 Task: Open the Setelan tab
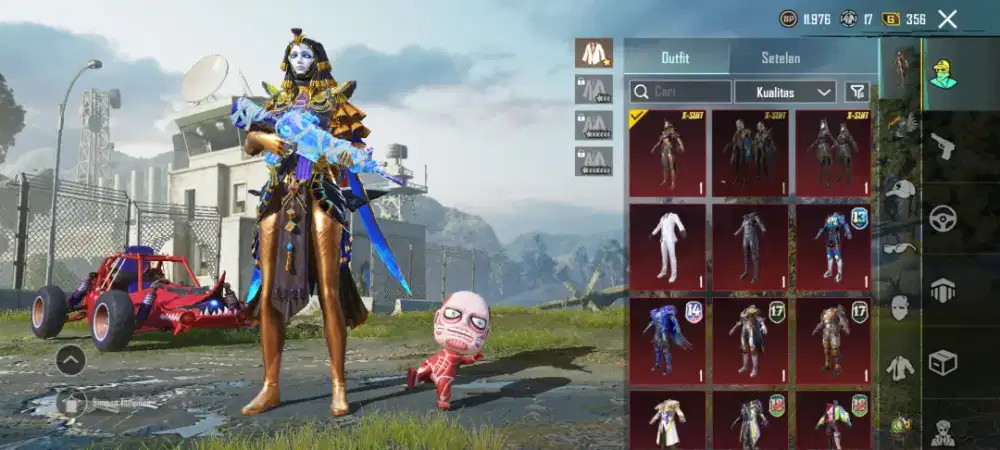(780, 57)
